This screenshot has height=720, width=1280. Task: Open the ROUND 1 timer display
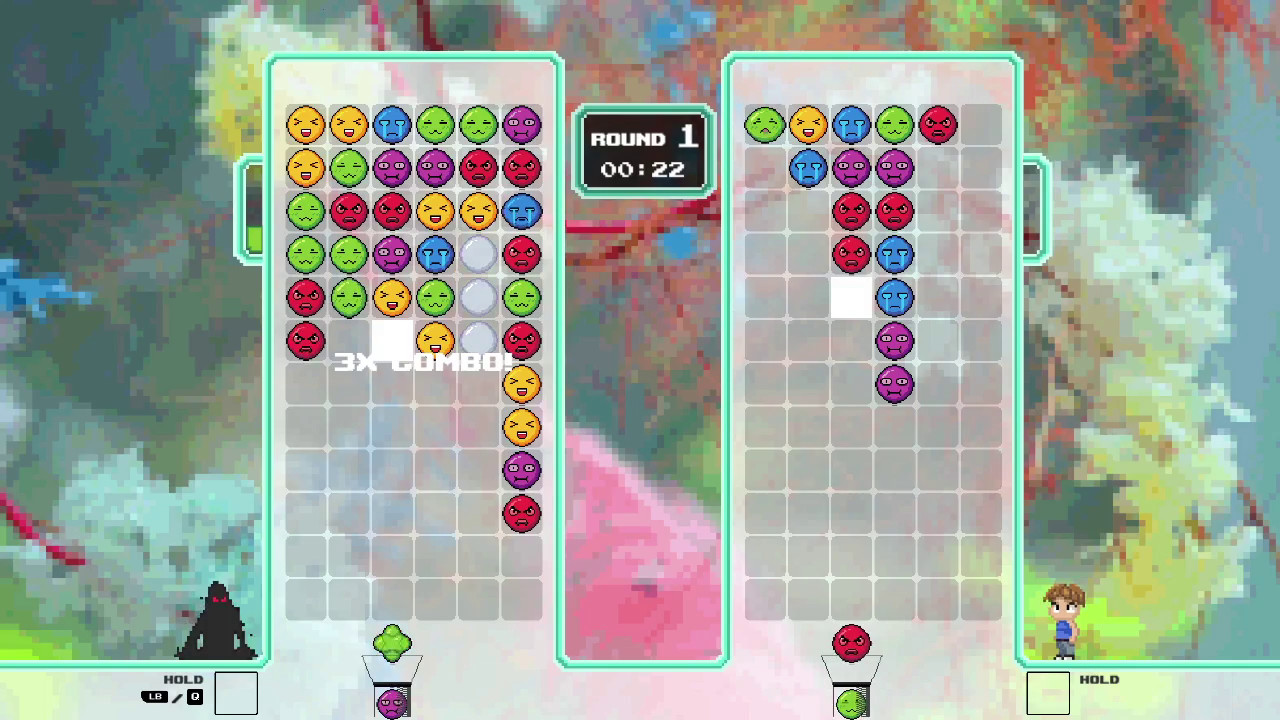point(643,152)
